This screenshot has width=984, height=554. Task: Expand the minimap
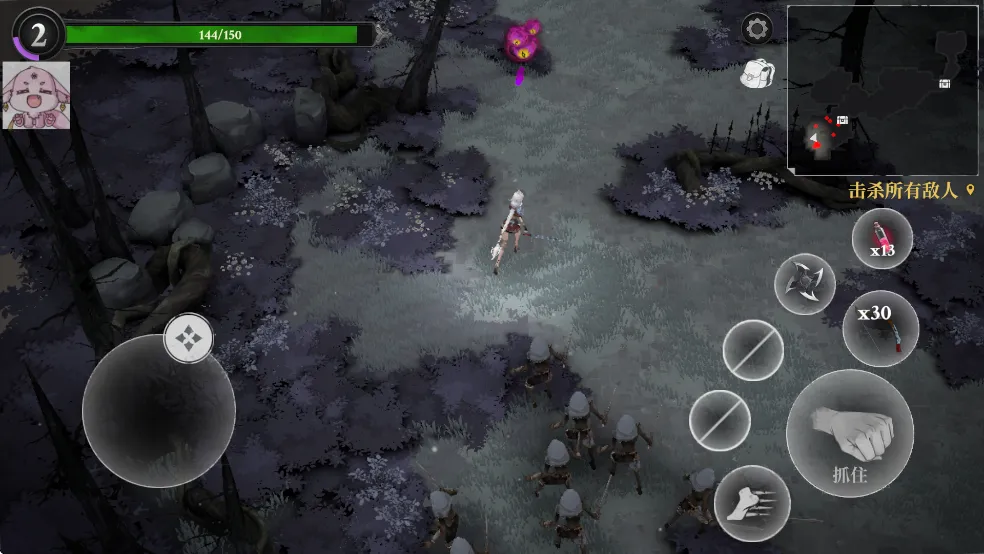point(883,90)
